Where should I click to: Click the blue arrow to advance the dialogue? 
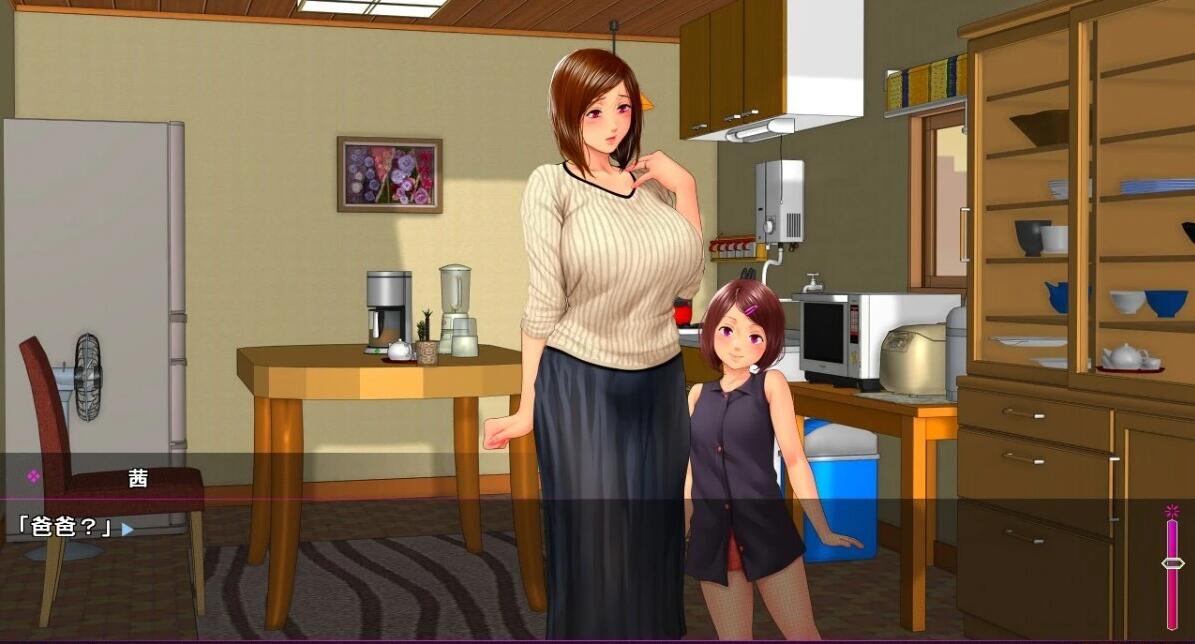(x=127, y=529)
